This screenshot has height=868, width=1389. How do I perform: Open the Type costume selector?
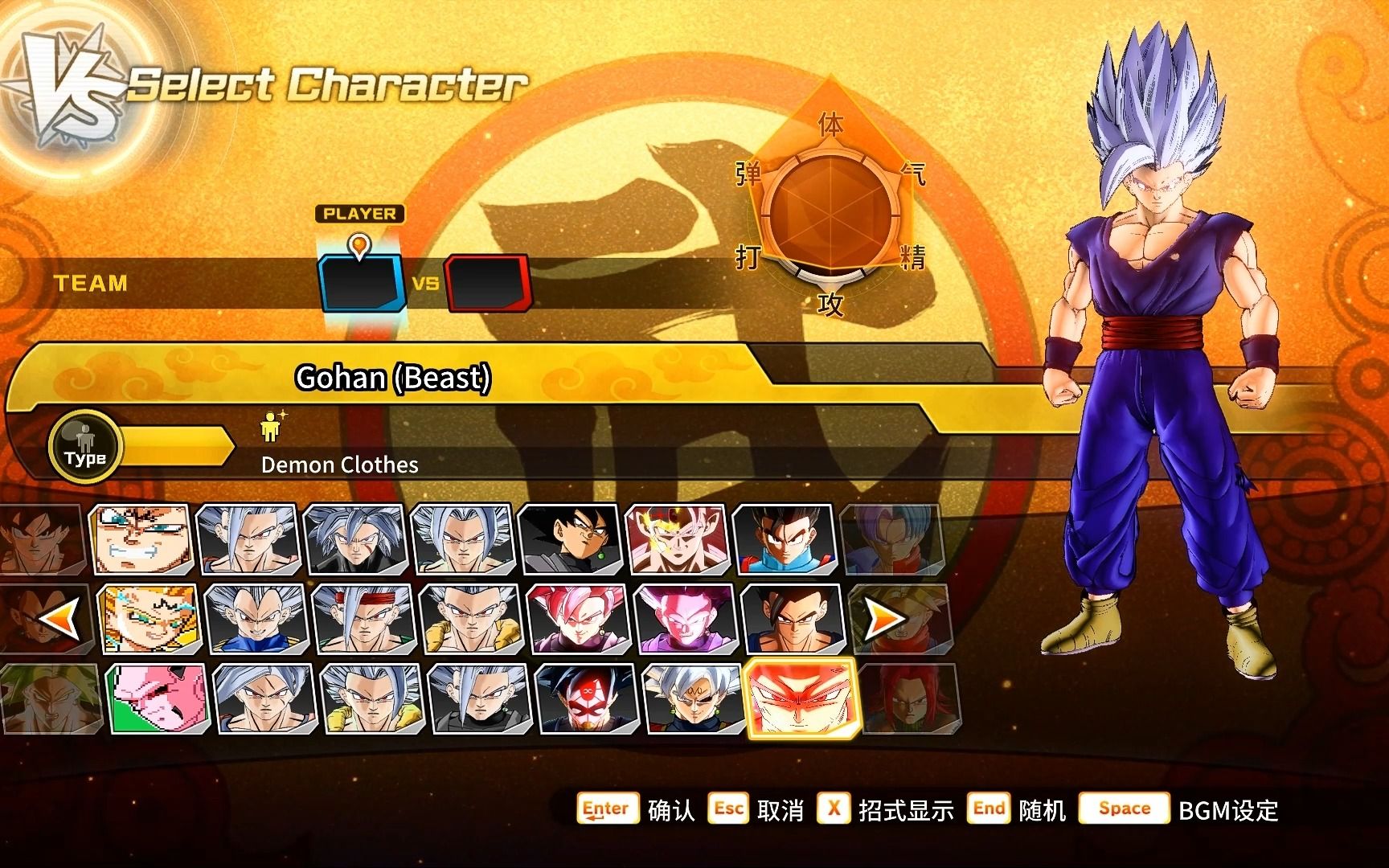pos(85,446)
